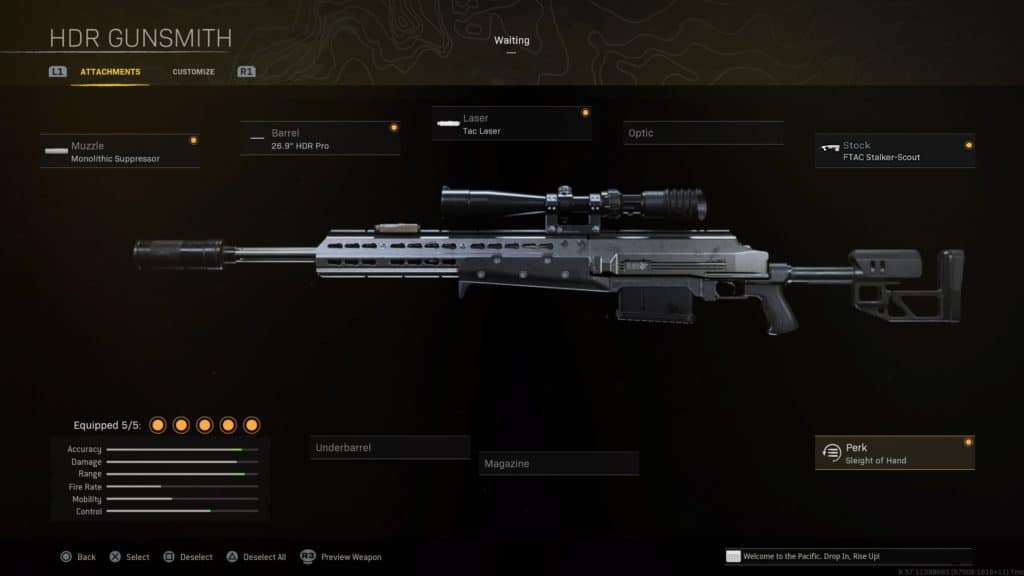This screenshot has height=576, width=1024.
Task: Choose the empty Magazine slot
Action: tap(558, 463)
